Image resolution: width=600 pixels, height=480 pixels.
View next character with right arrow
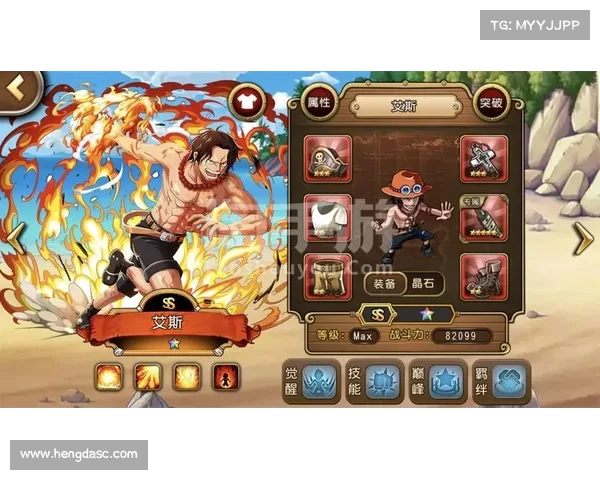coord(582,238)
